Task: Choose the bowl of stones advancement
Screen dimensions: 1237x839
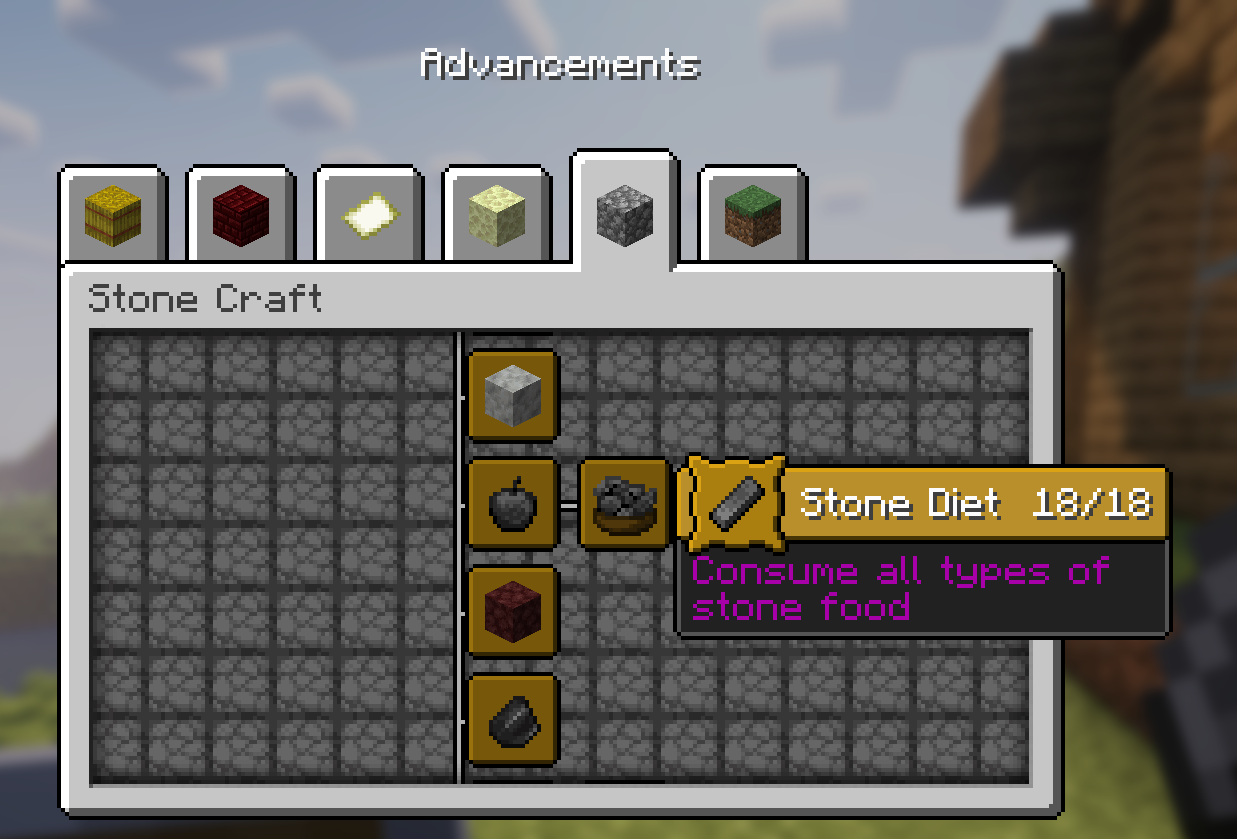Action: coord(623,504)
